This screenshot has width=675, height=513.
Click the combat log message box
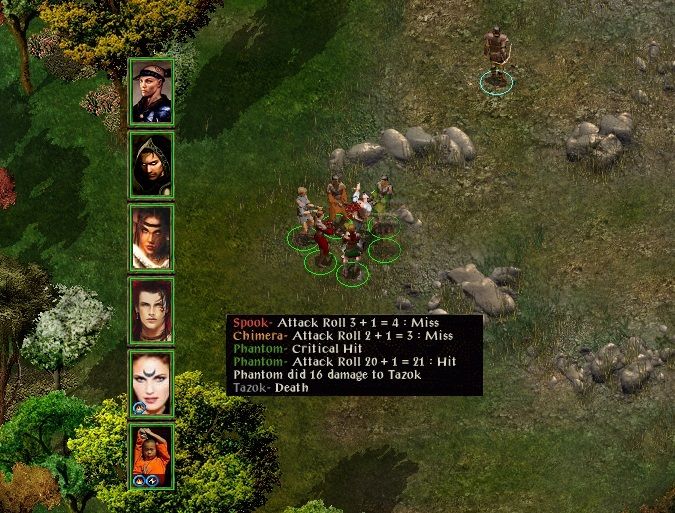point(355,354)
